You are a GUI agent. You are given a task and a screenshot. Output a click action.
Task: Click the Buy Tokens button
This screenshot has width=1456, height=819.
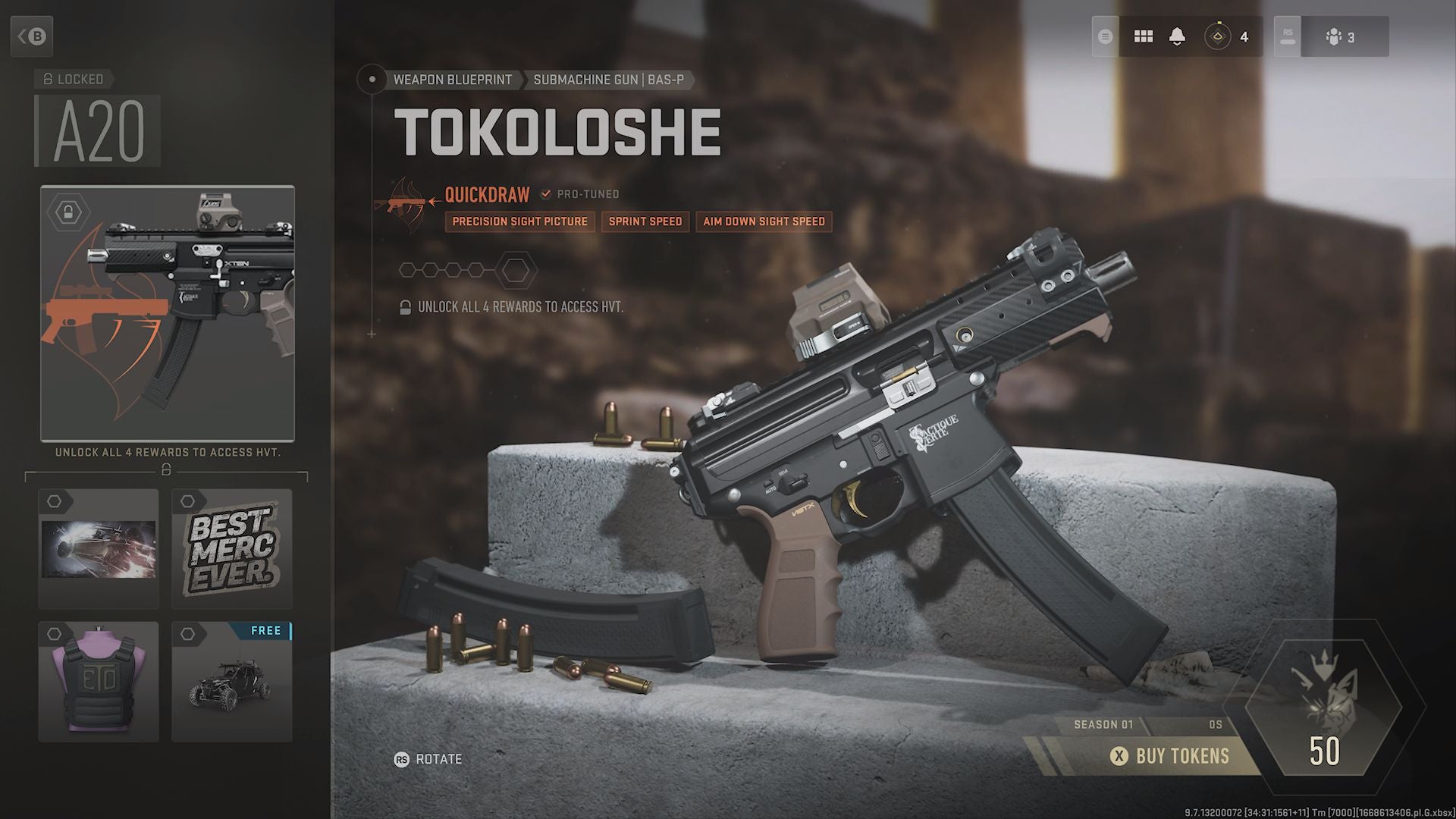[x=1172, y=756]
